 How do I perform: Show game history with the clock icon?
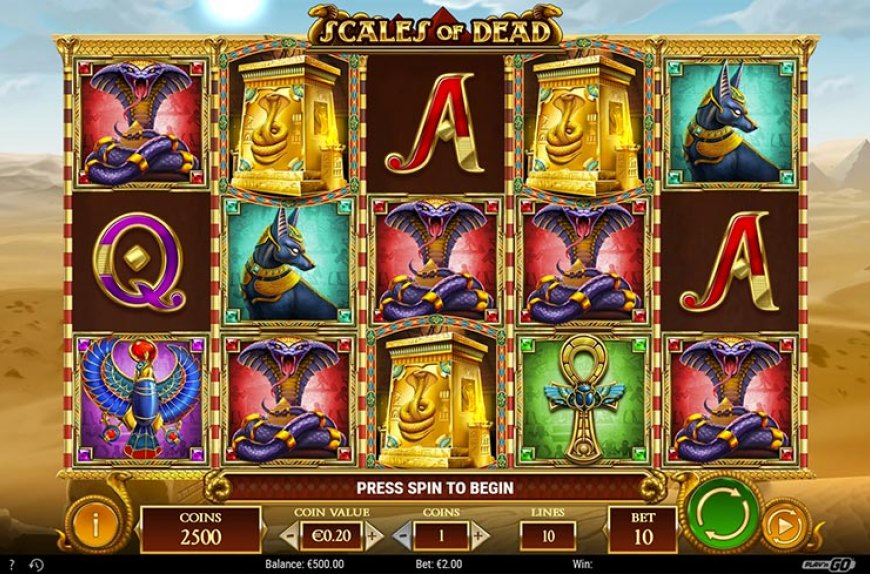tap(36, 564)
